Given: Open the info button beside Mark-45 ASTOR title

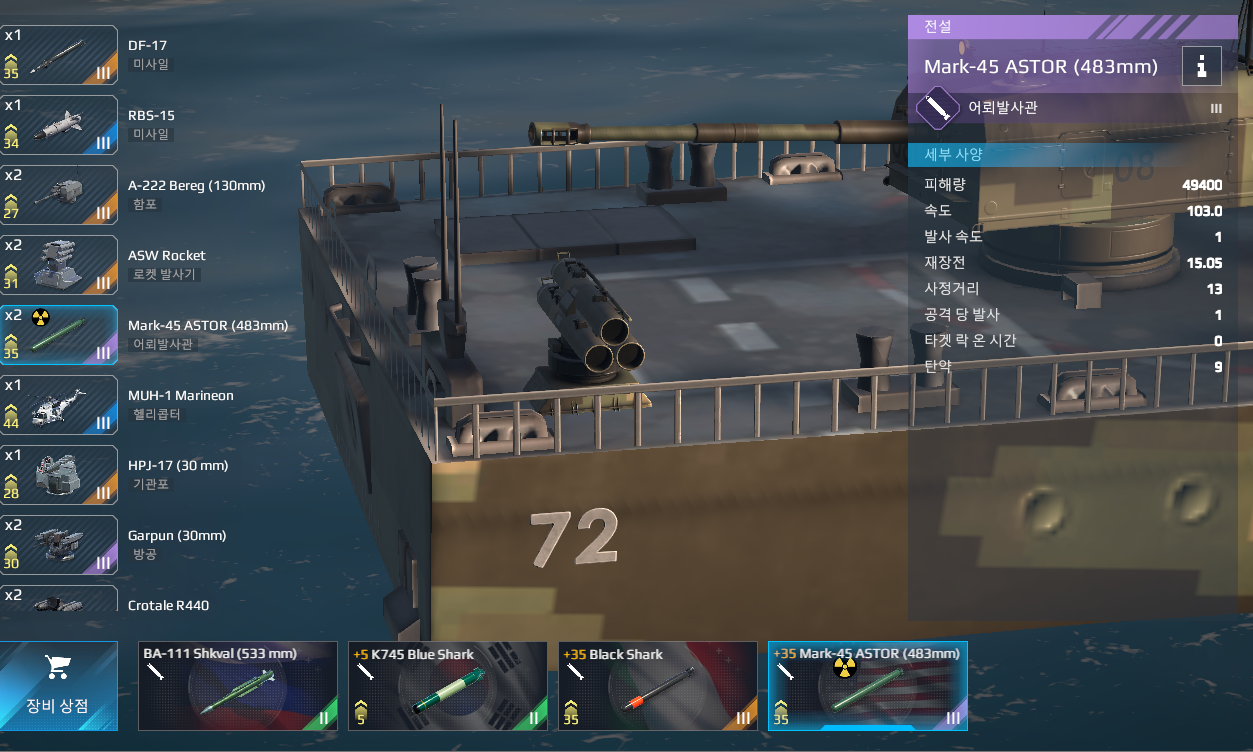Looking at the screenshot, I should tap(1201, 67).
